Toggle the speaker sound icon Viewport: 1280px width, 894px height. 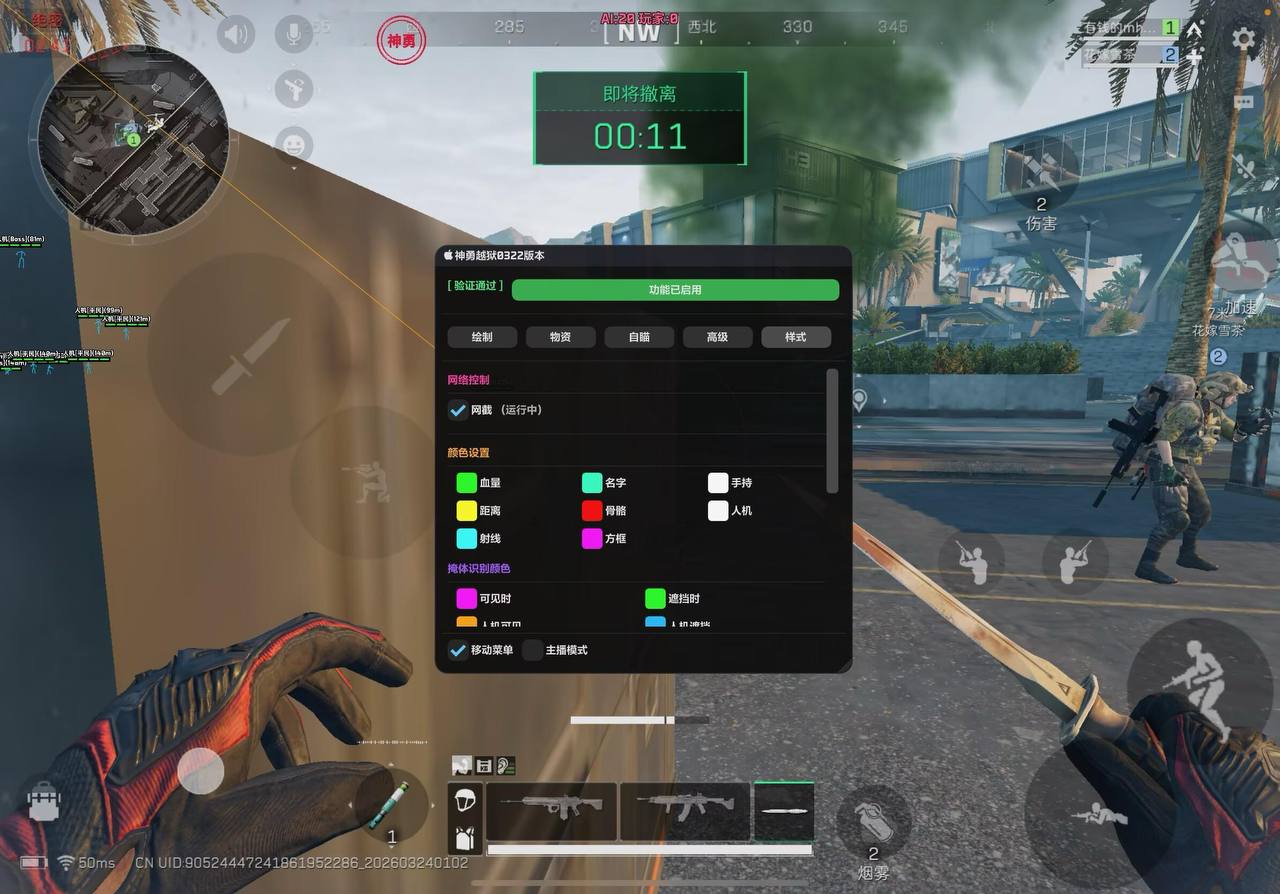[236, 35]
